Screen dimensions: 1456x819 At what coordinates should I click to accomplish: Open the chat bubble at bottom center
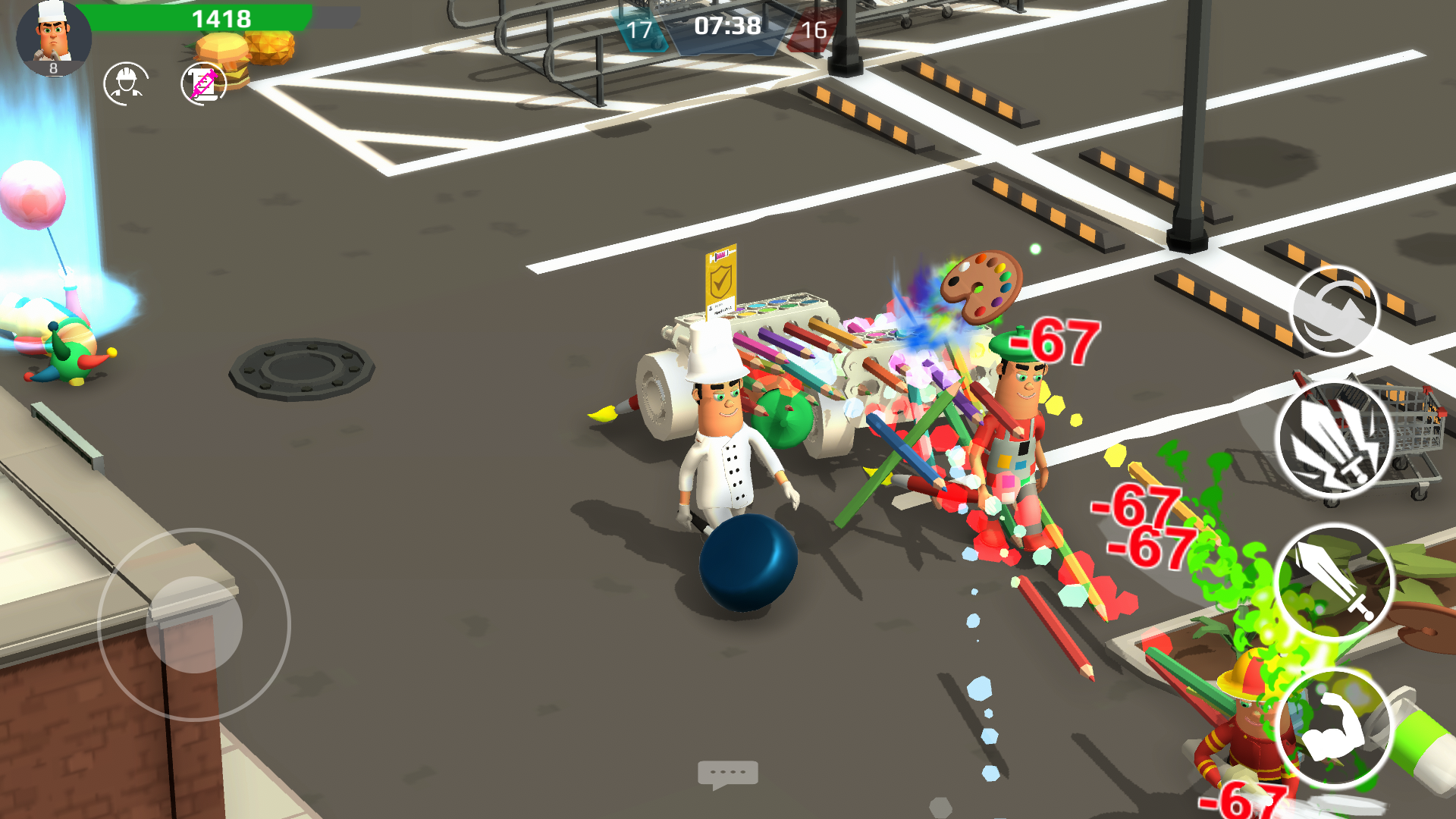[x=728, y=772]
